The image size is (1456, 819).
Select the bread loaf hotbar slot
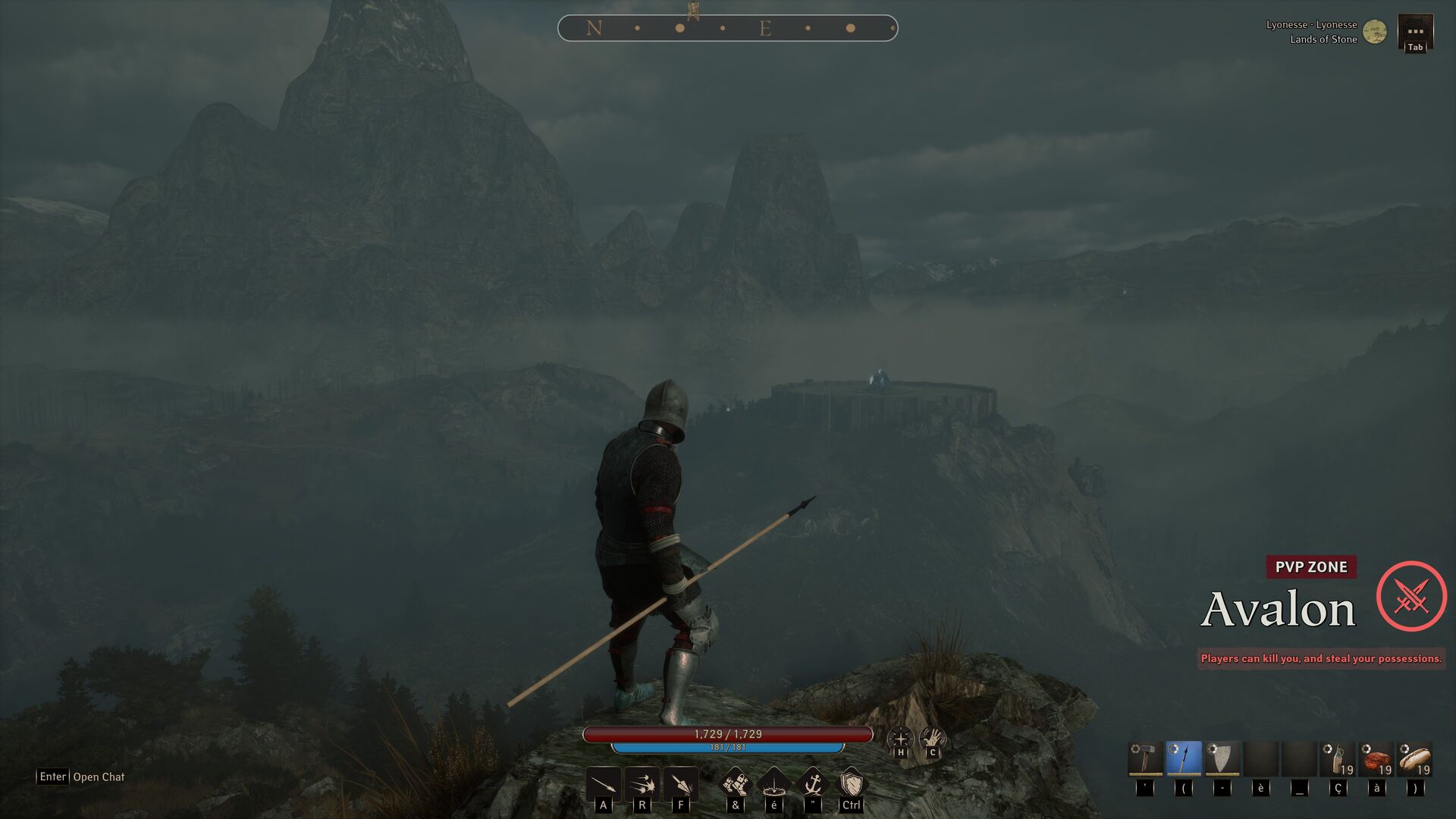click(x=1415, y=759)
